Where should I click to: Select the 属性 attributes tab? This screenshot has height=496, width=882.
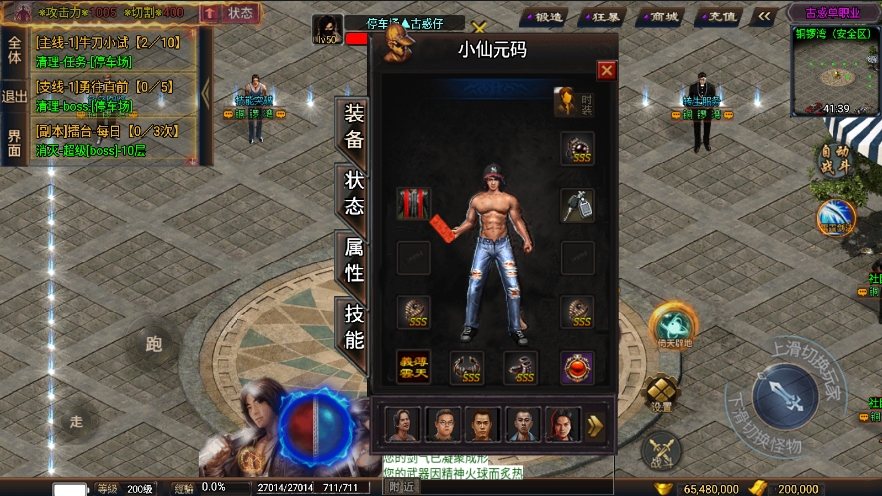pos(354,259)
